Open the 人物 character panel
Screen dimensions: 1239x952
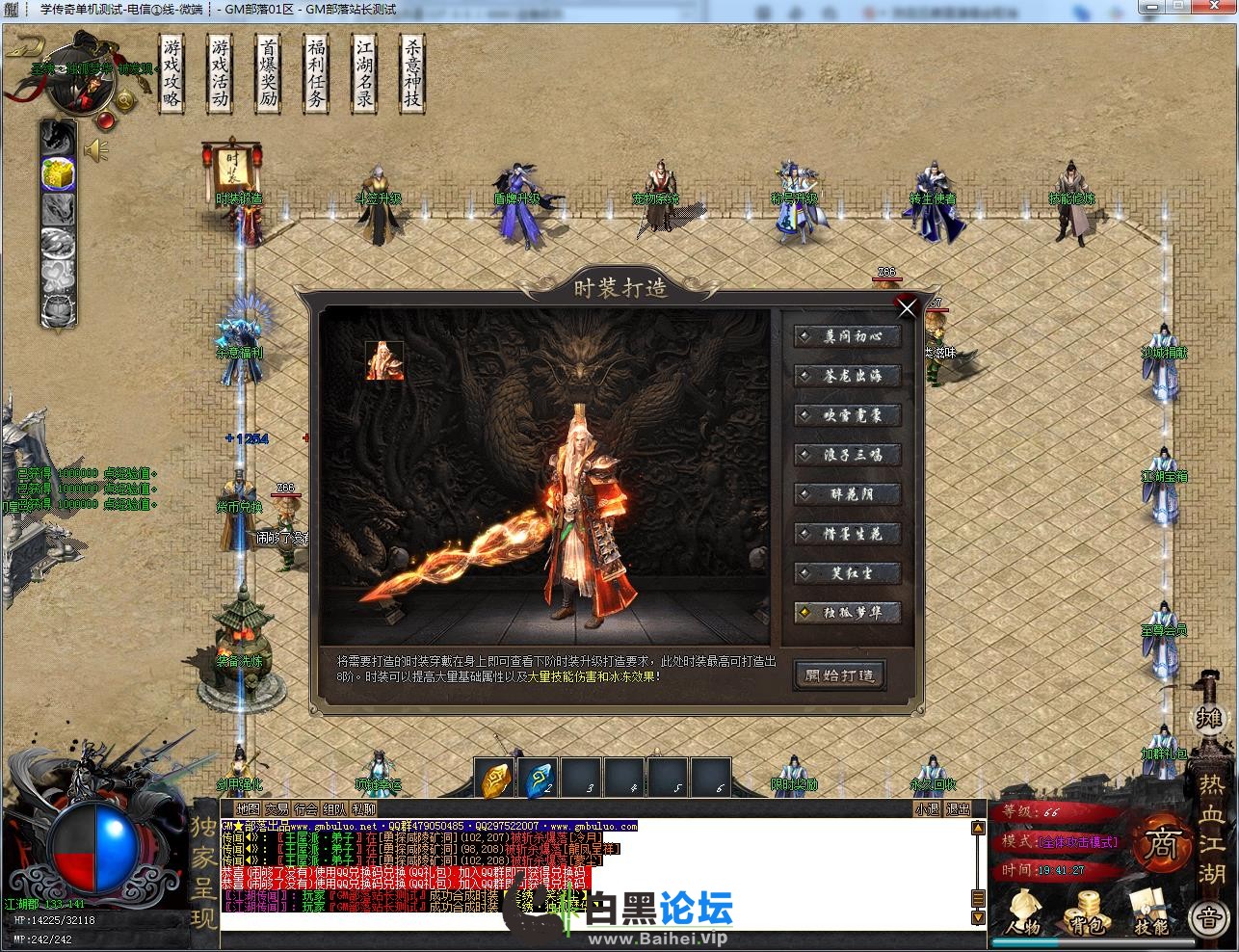1022,912
